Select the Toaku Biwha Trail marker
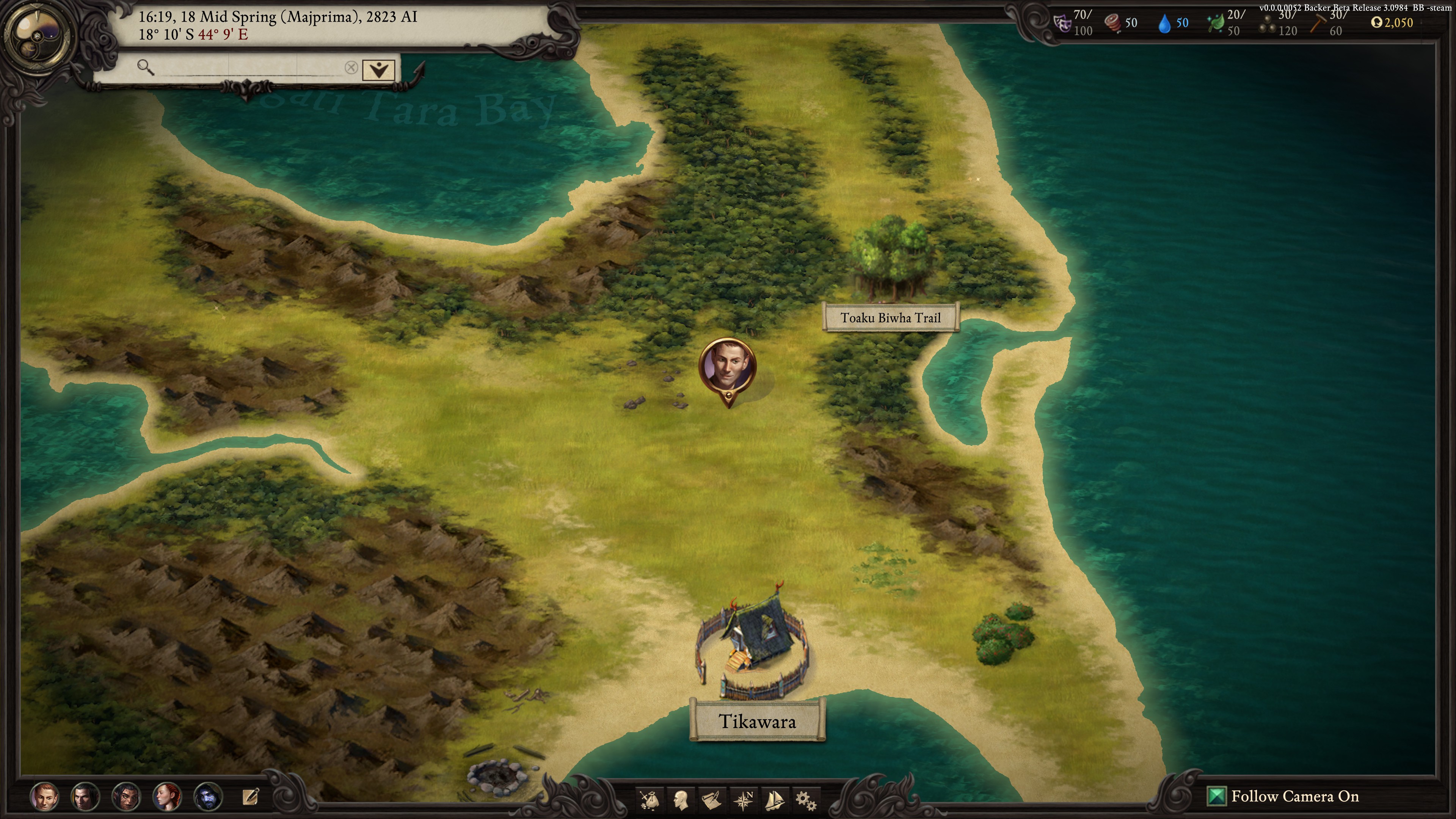This screenshot has width=1456, height=819. (x=890, y=318)
